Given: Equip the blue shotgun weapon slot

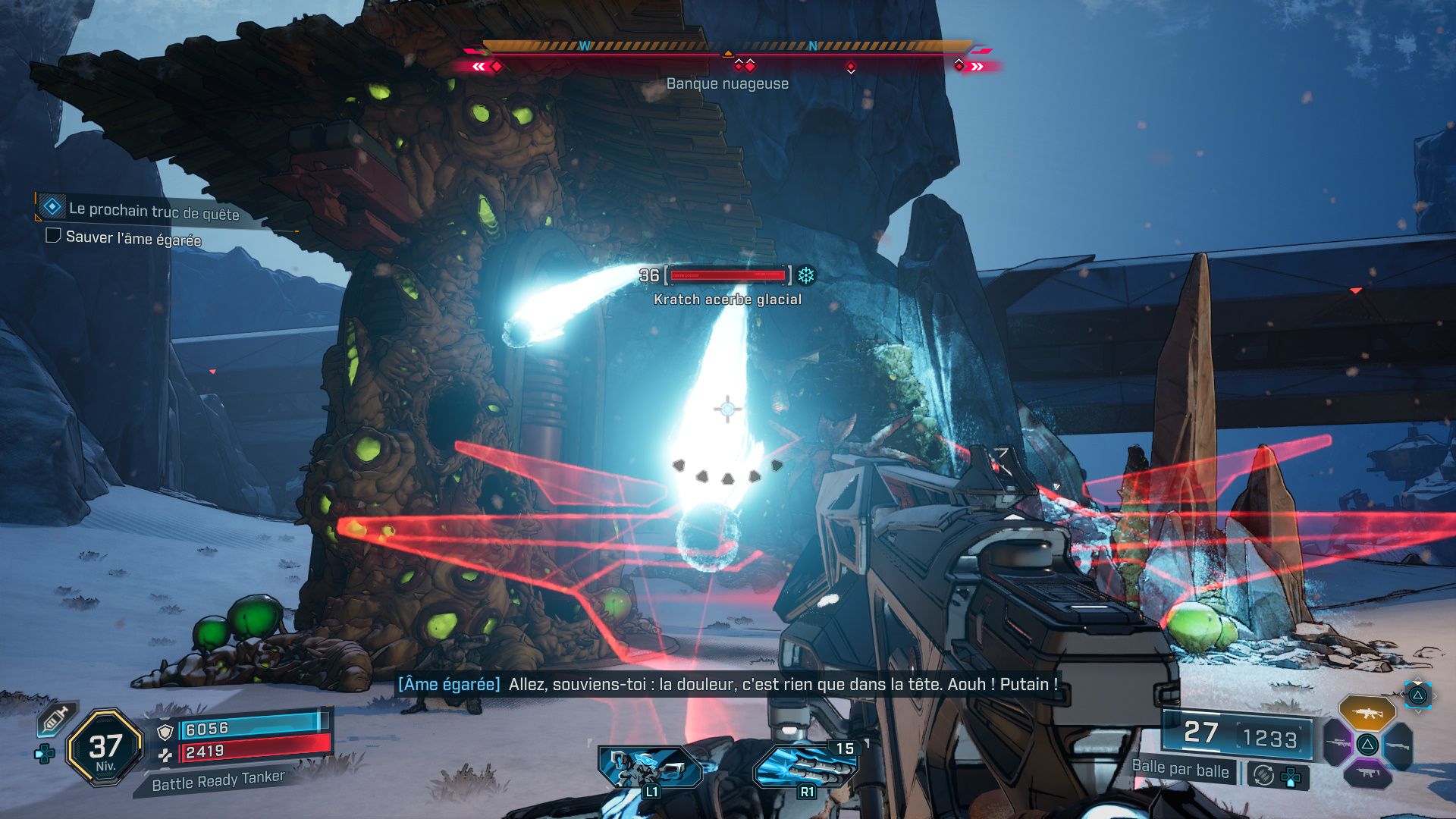Looking at the screenshot, I should pos(1399,745).
